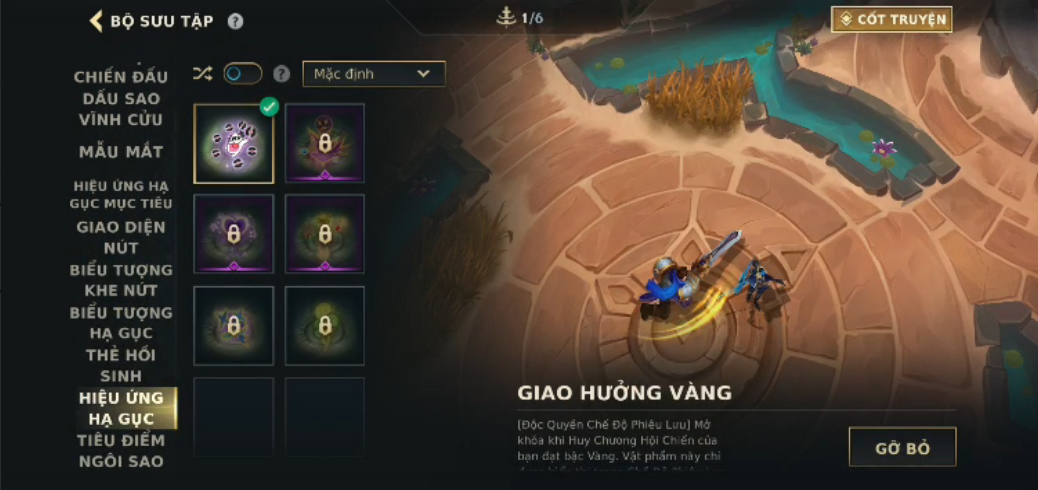Go back from Bộ Sưu Tập
Viewport: 1038px width, 490px height.
[x=97, y=21]
